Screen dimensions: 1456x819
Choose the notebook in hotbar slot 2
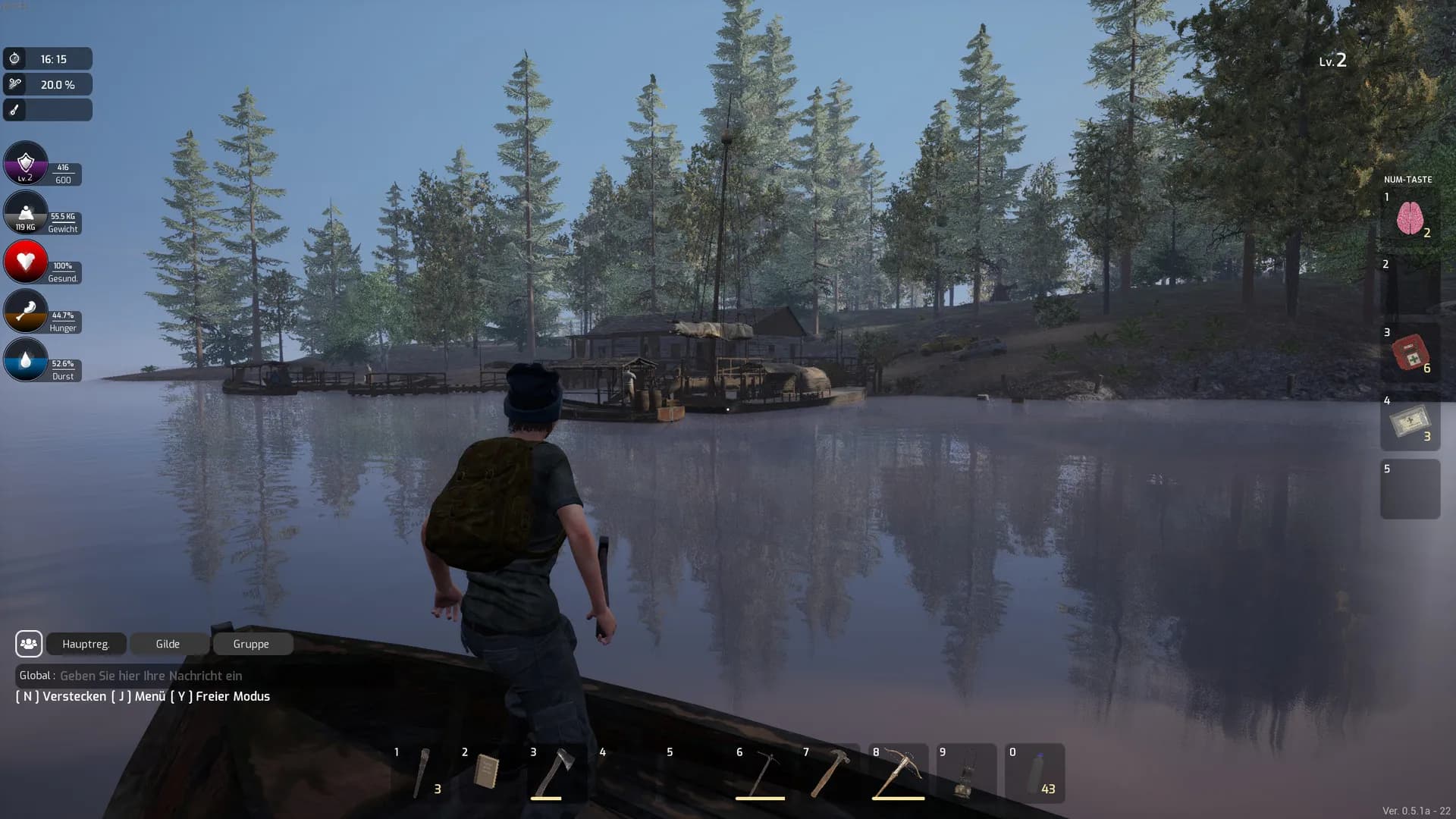487,773
